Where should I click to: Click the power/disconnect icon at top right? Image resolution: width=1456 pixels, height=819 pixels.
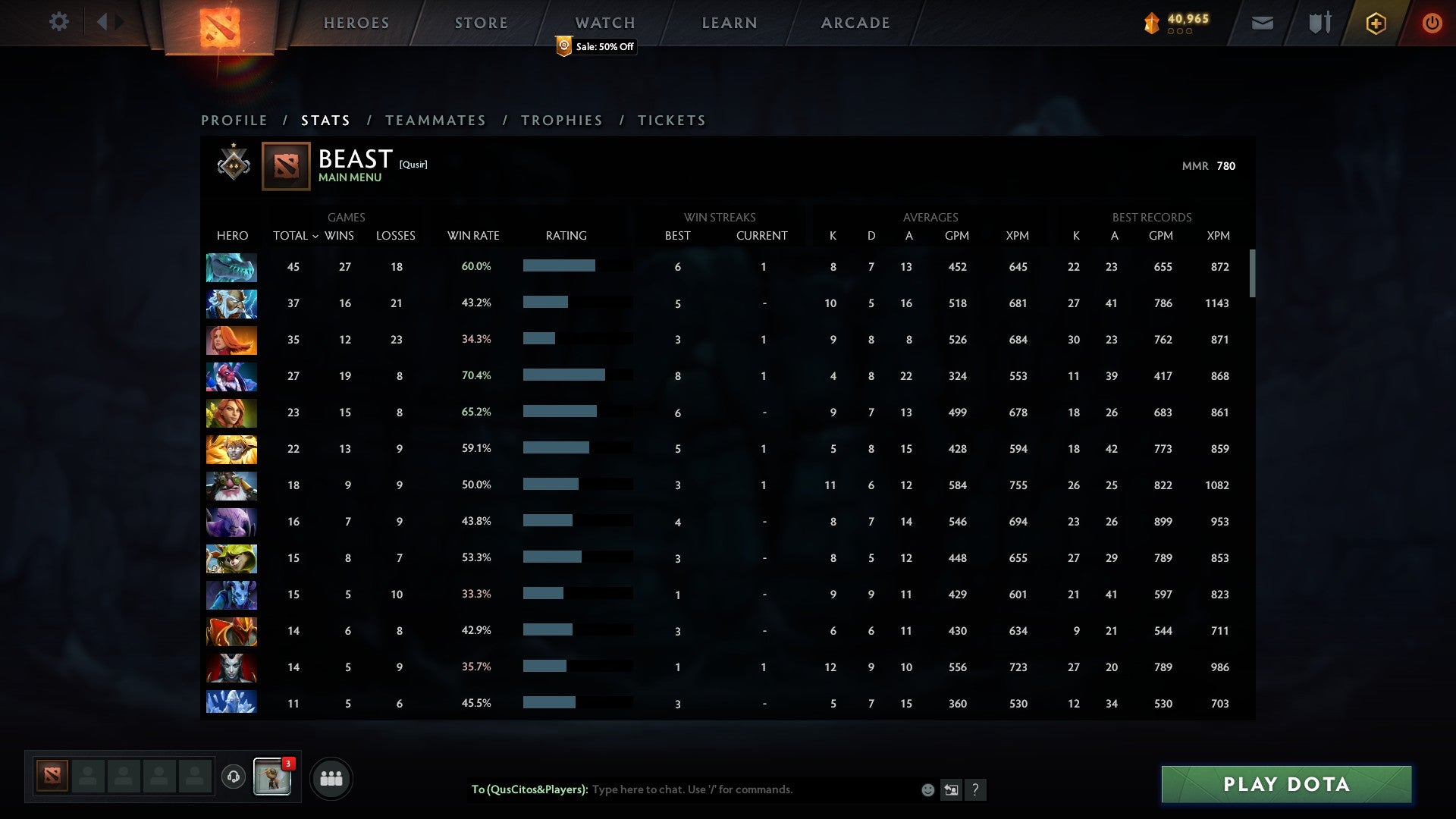(x=1432, y=23)
